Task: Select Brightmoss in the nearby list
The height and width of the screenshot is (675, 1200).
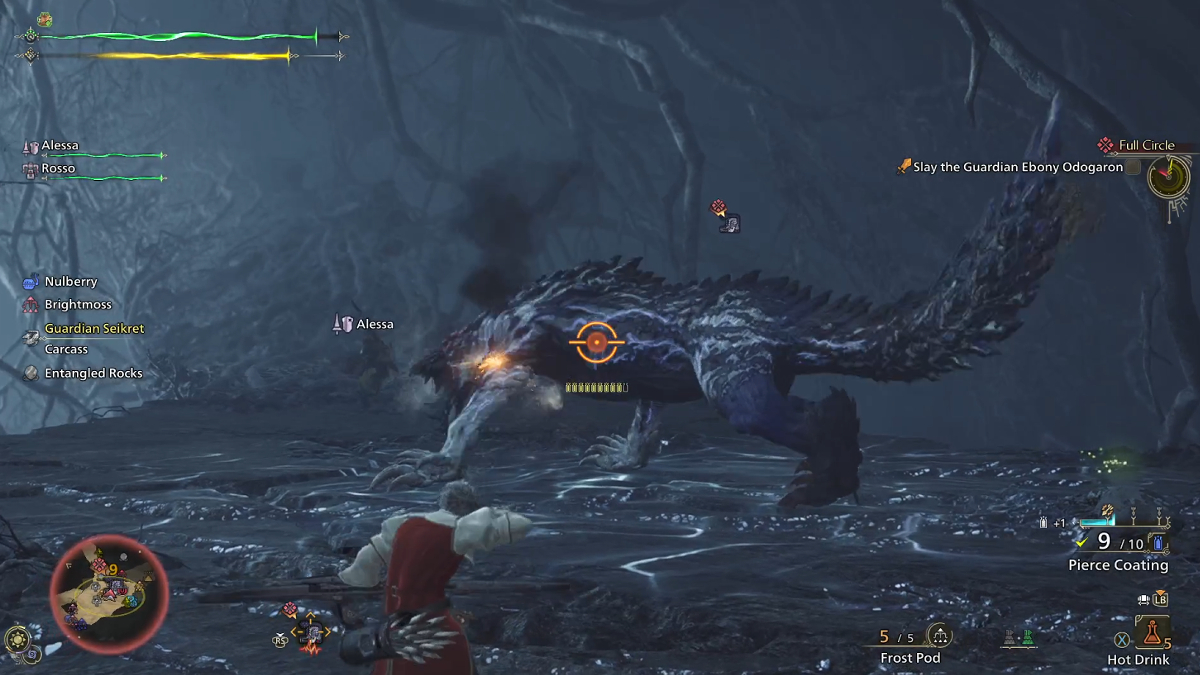Action: [x=77, y=305]
